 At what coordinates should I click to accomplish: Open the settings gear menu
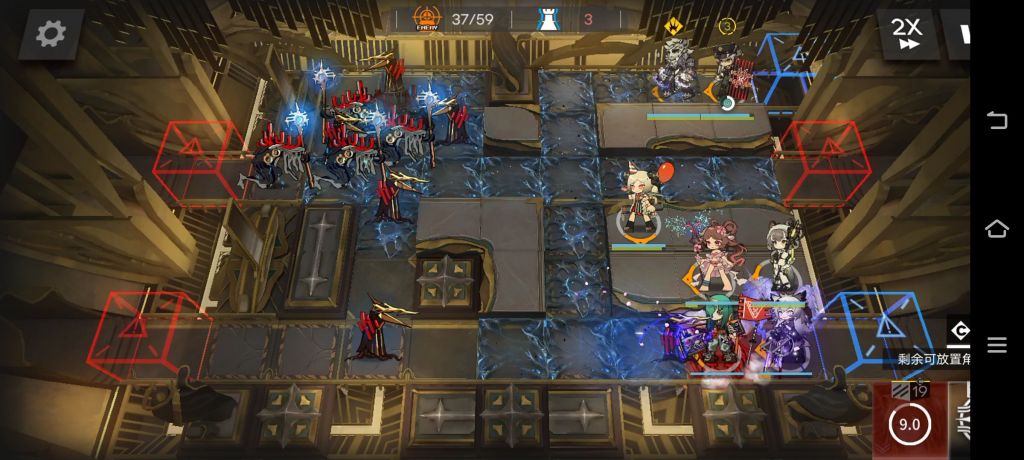tap(50, 34)
